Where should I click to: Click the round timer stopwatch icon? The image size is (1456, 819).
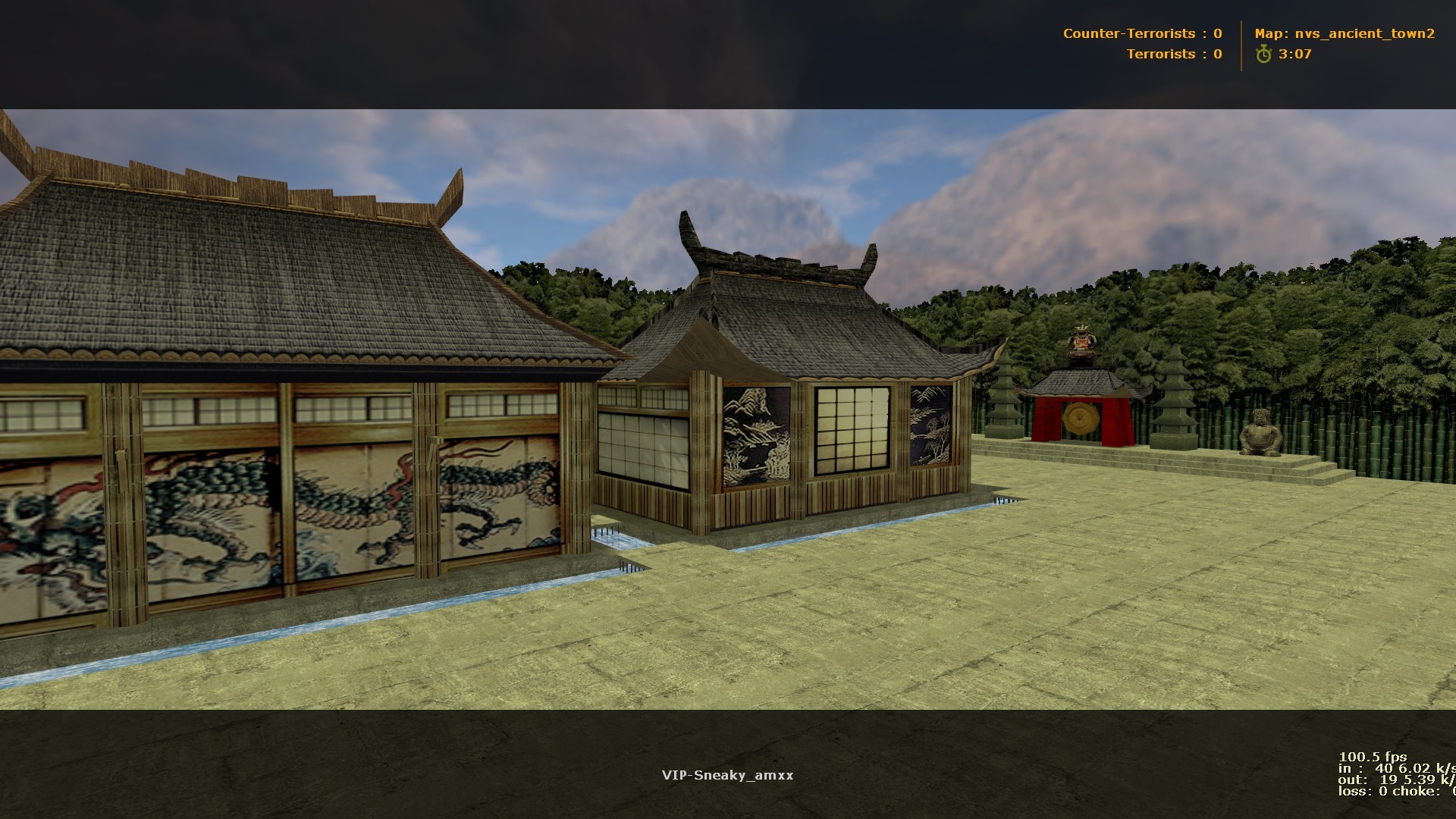1262,55
